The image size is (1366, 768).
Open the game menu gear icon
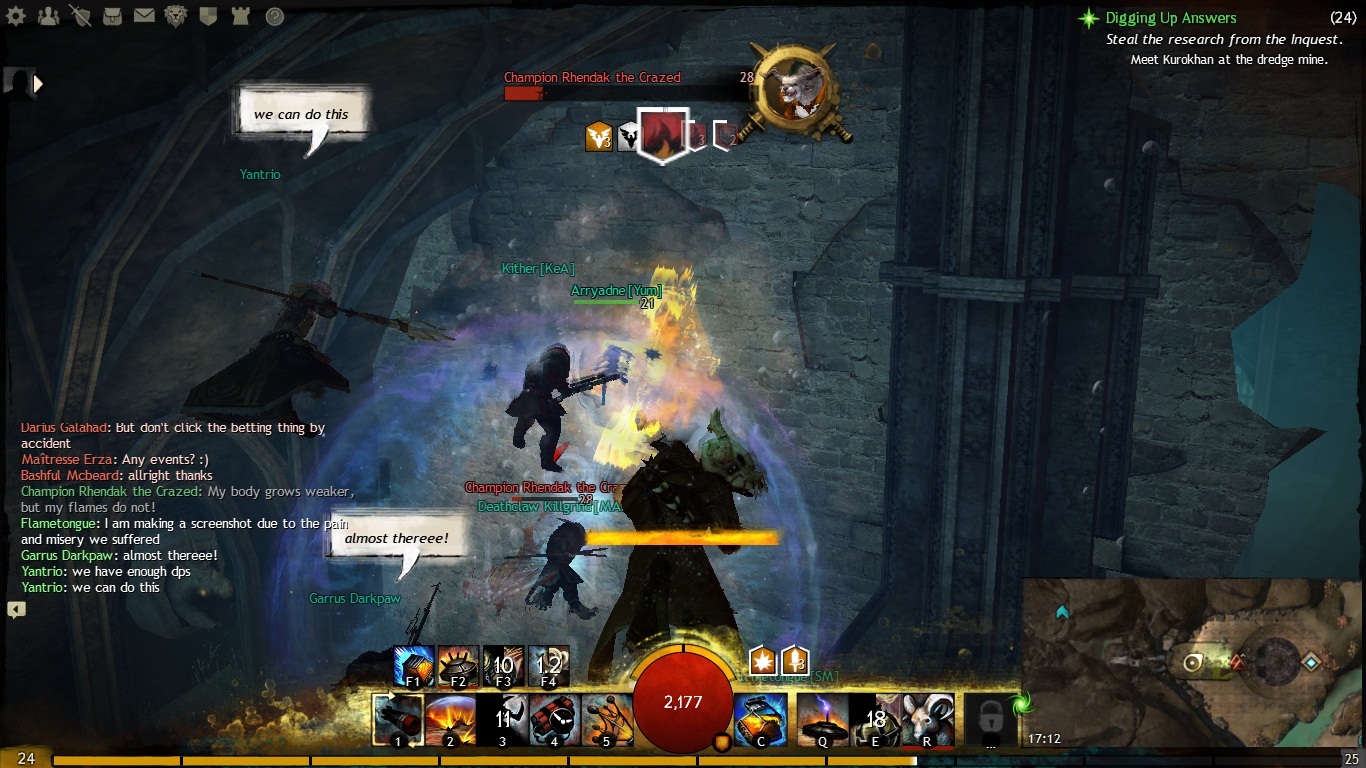(x=17, y=16)
